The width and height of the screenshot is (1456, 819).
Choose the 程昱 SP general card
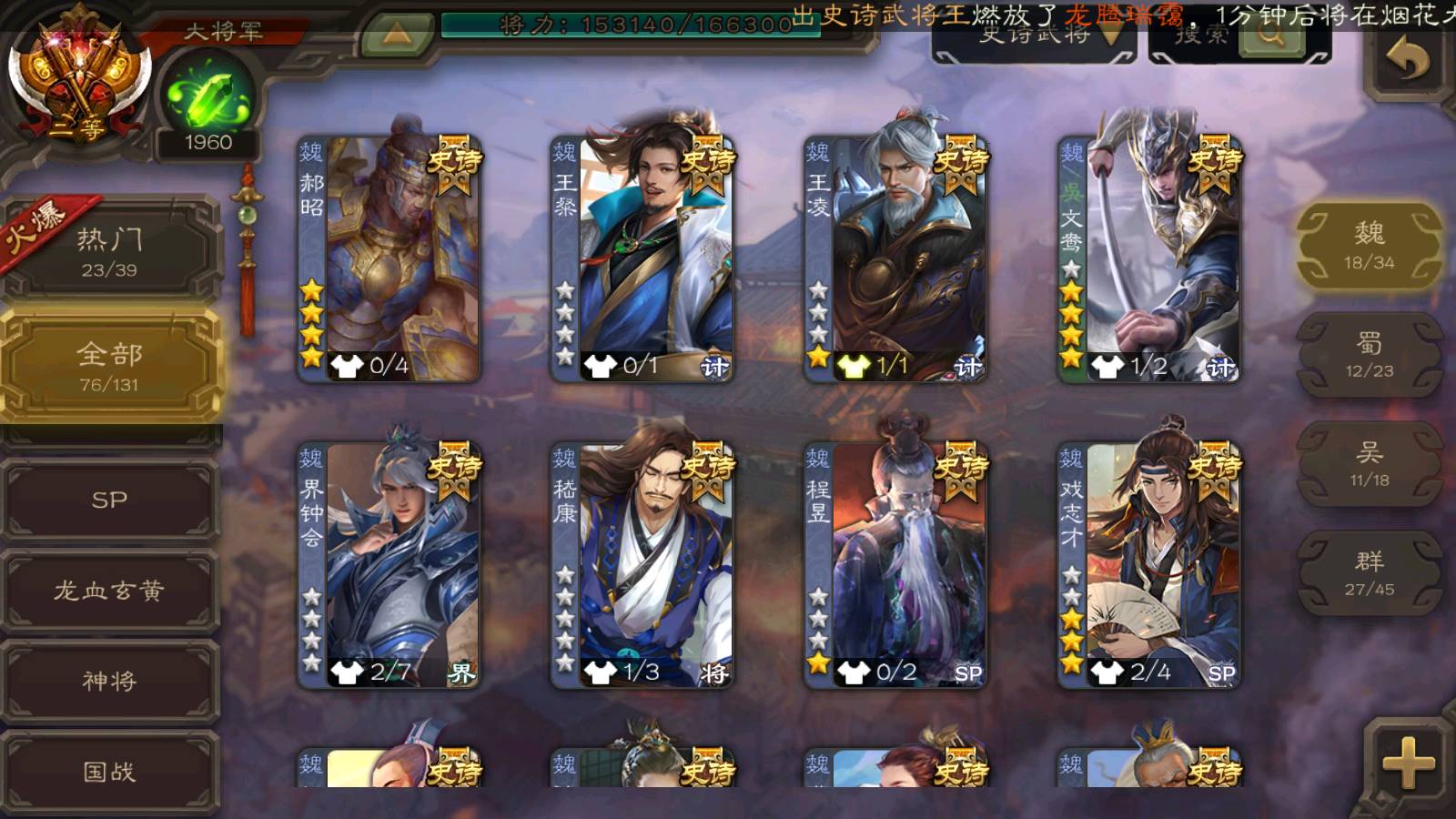click(x=895, y=564)
